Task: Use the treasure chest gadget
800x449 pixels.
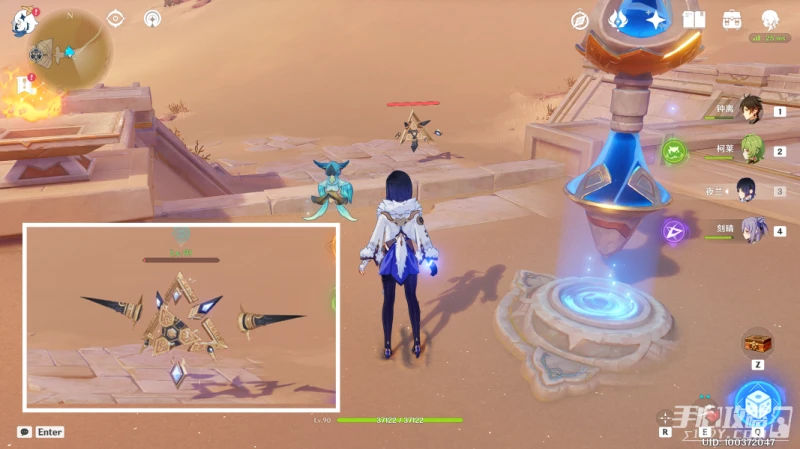Action: [x=756, y=342]
